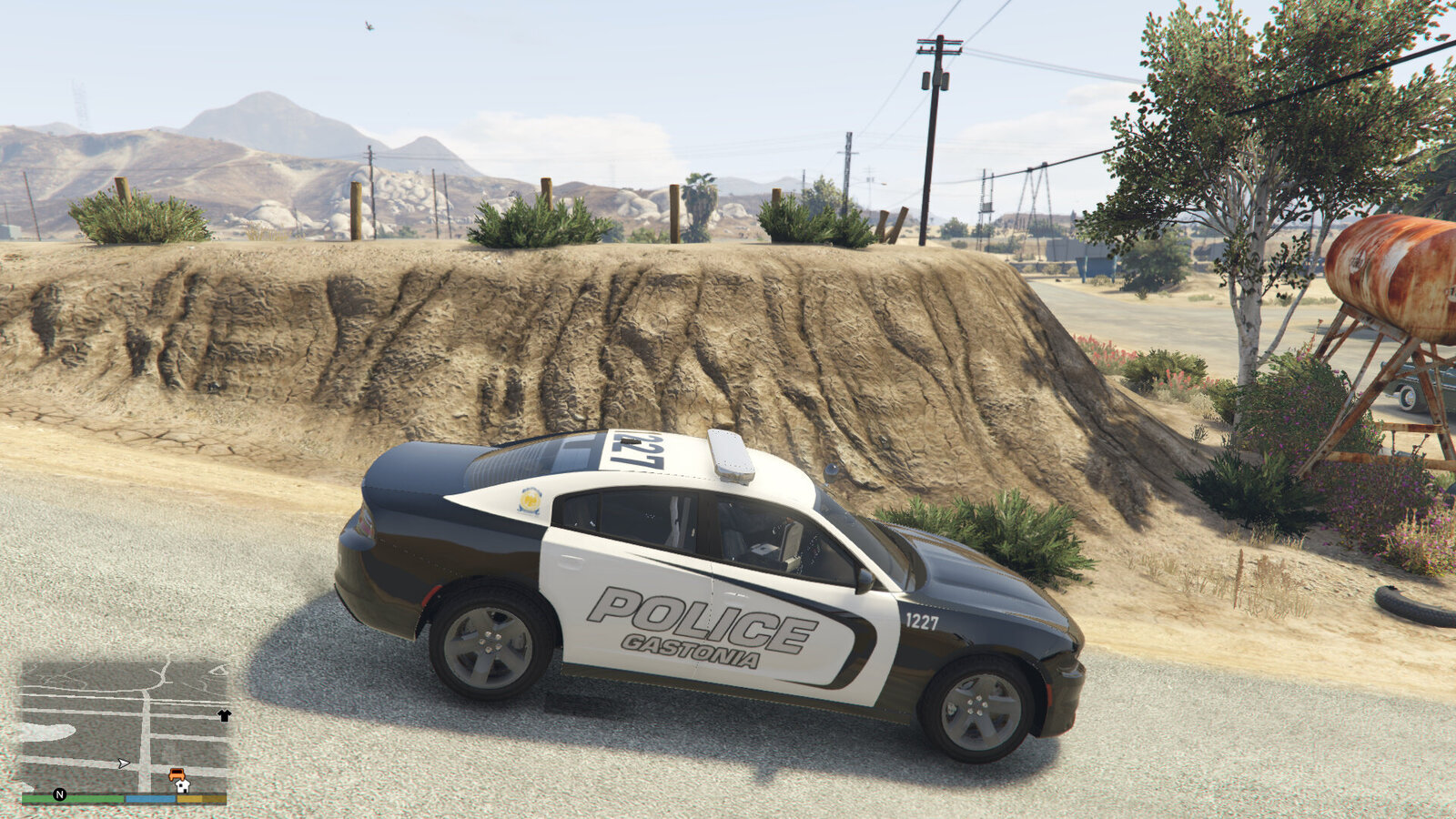
Task: Click the north compass N marker
Action: [60, 794]
